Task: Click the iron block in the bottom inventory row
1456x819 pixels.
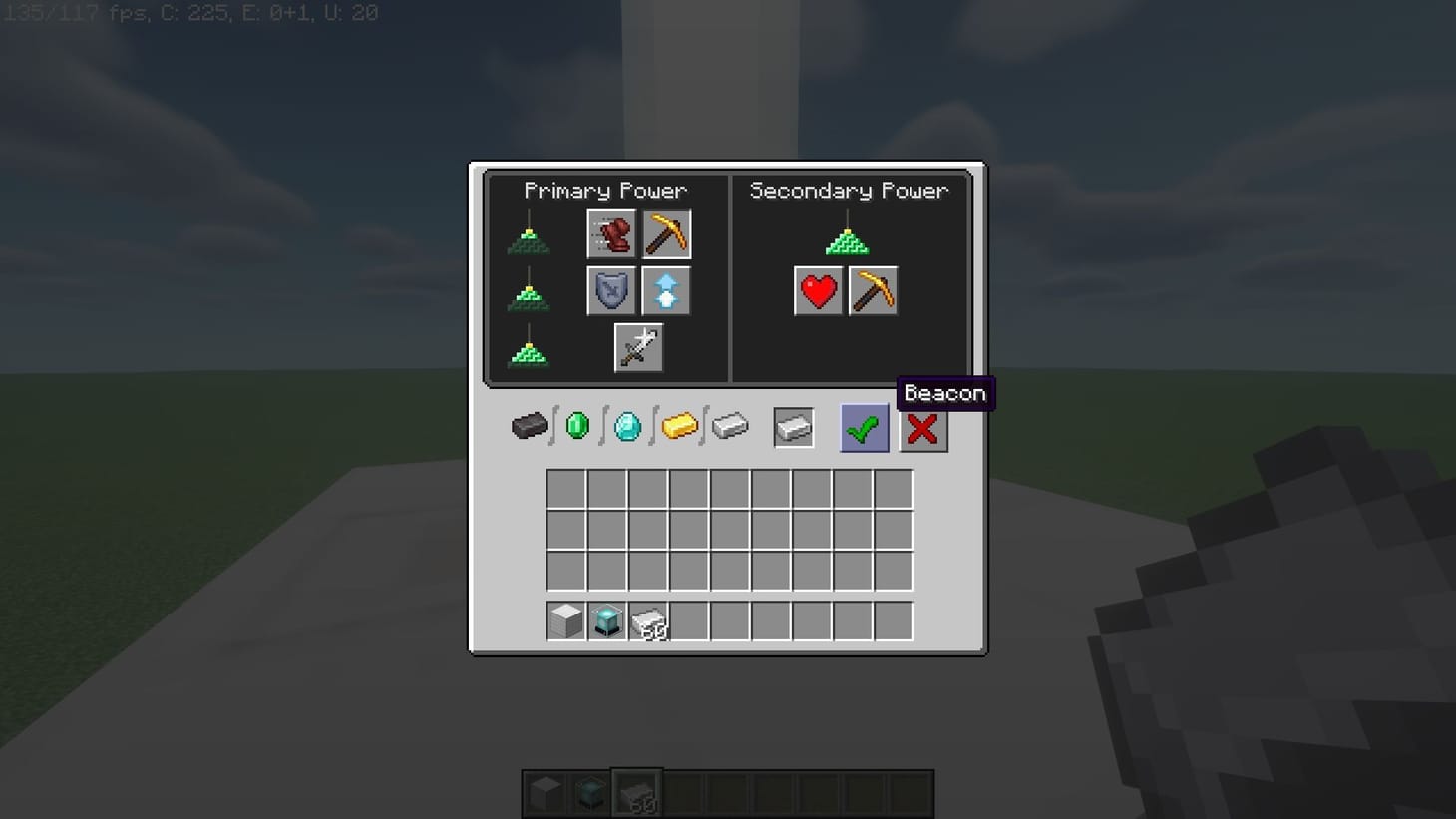Action: pyautogui.click(x=564, y=620)
